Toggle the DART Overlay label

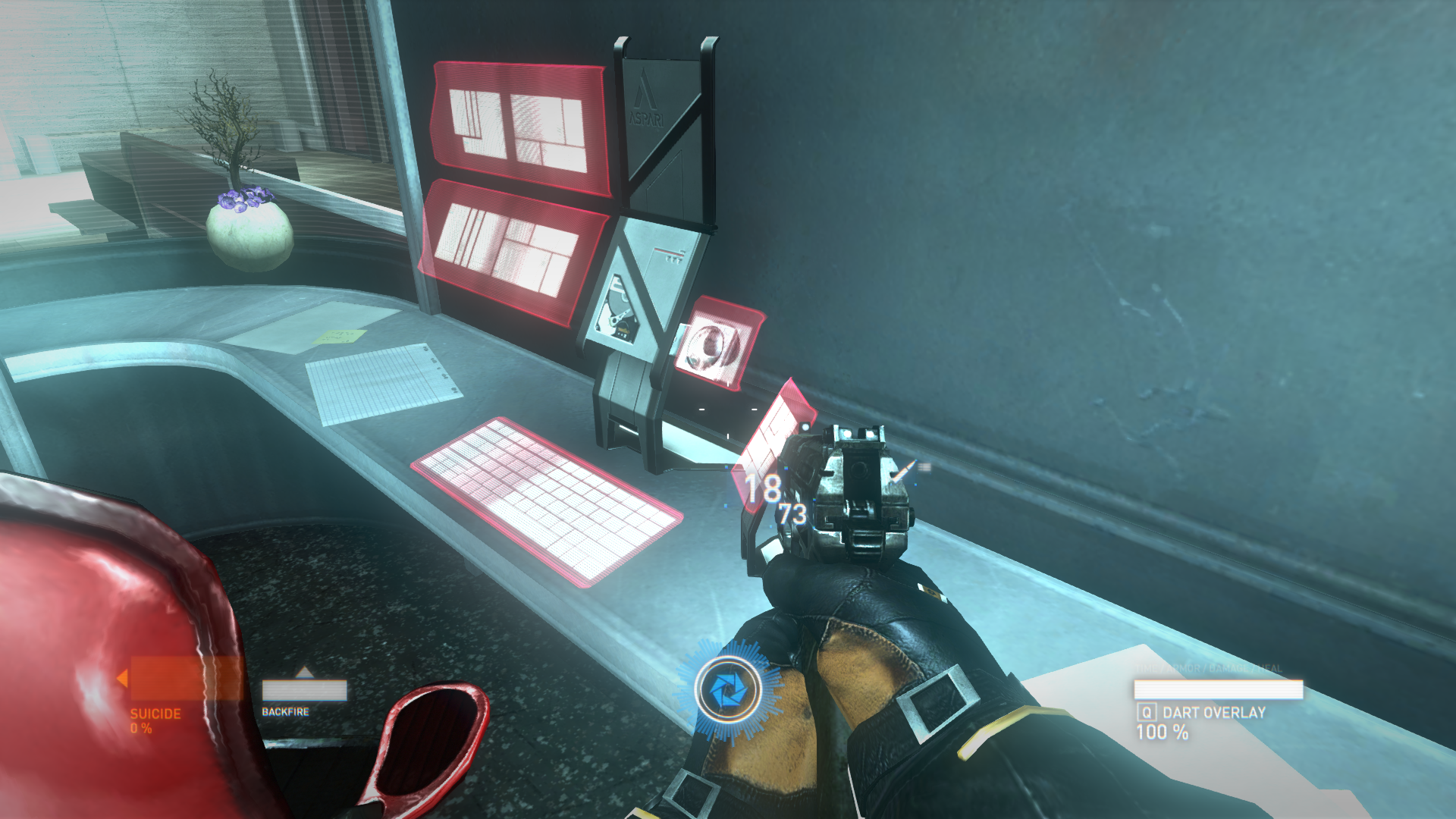click(1213, 713)
